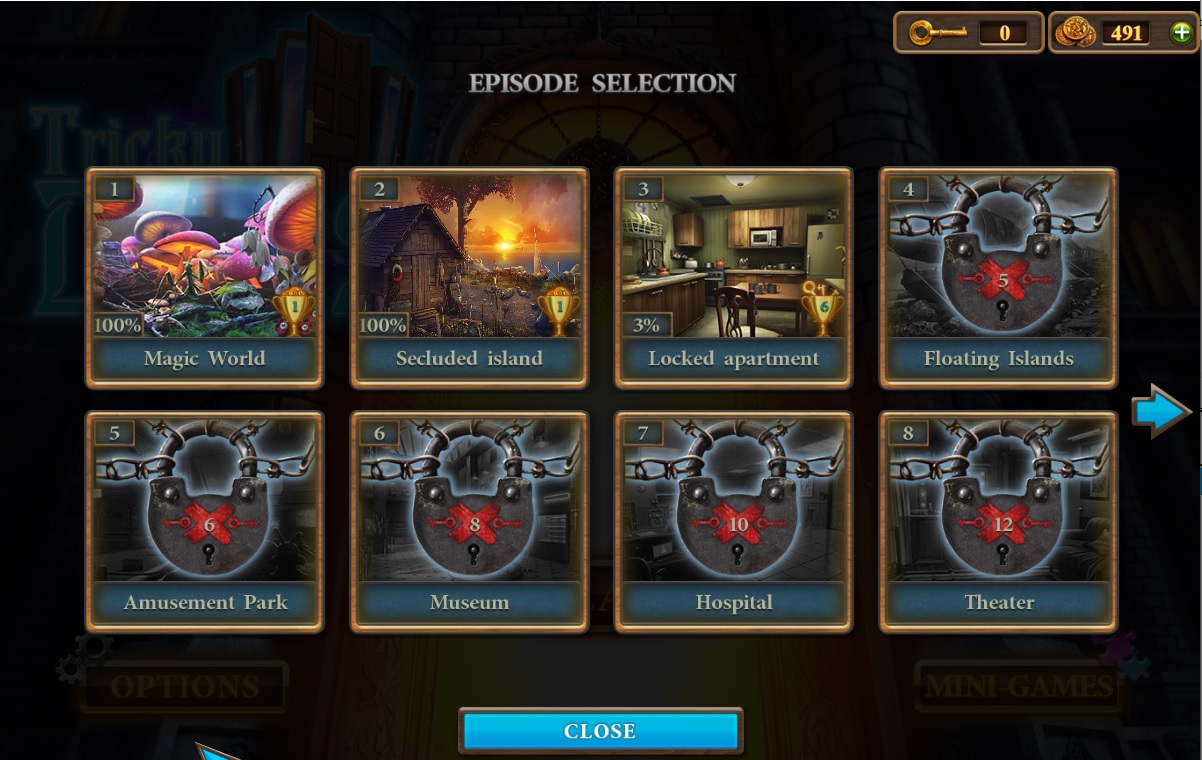Image resolution: width=1202 pixels, height=760 pixels.
Task: Add more coins with the green plus
Action: pos(1181,33)
